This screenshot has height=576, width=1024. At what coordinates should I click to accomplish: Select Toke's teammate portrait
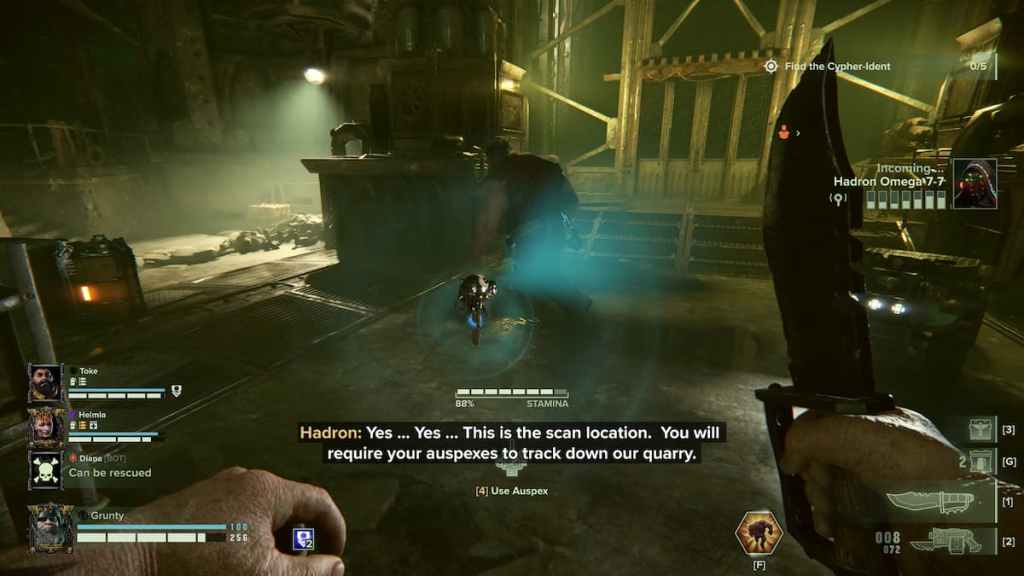pos(46,383)
